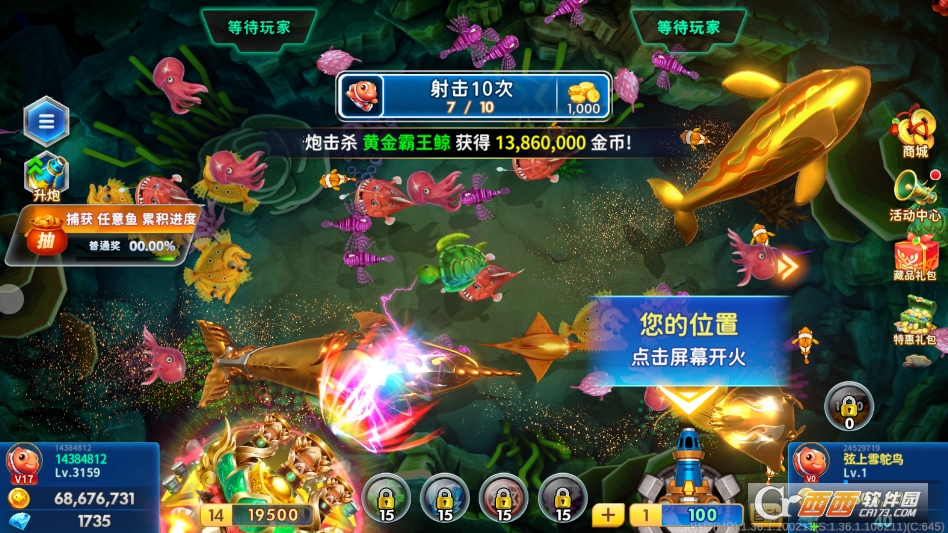The image size is (948, 533).
Task: Open 弦上雪鸵鸟's player avatar
Action: click(x=810, y=464)
